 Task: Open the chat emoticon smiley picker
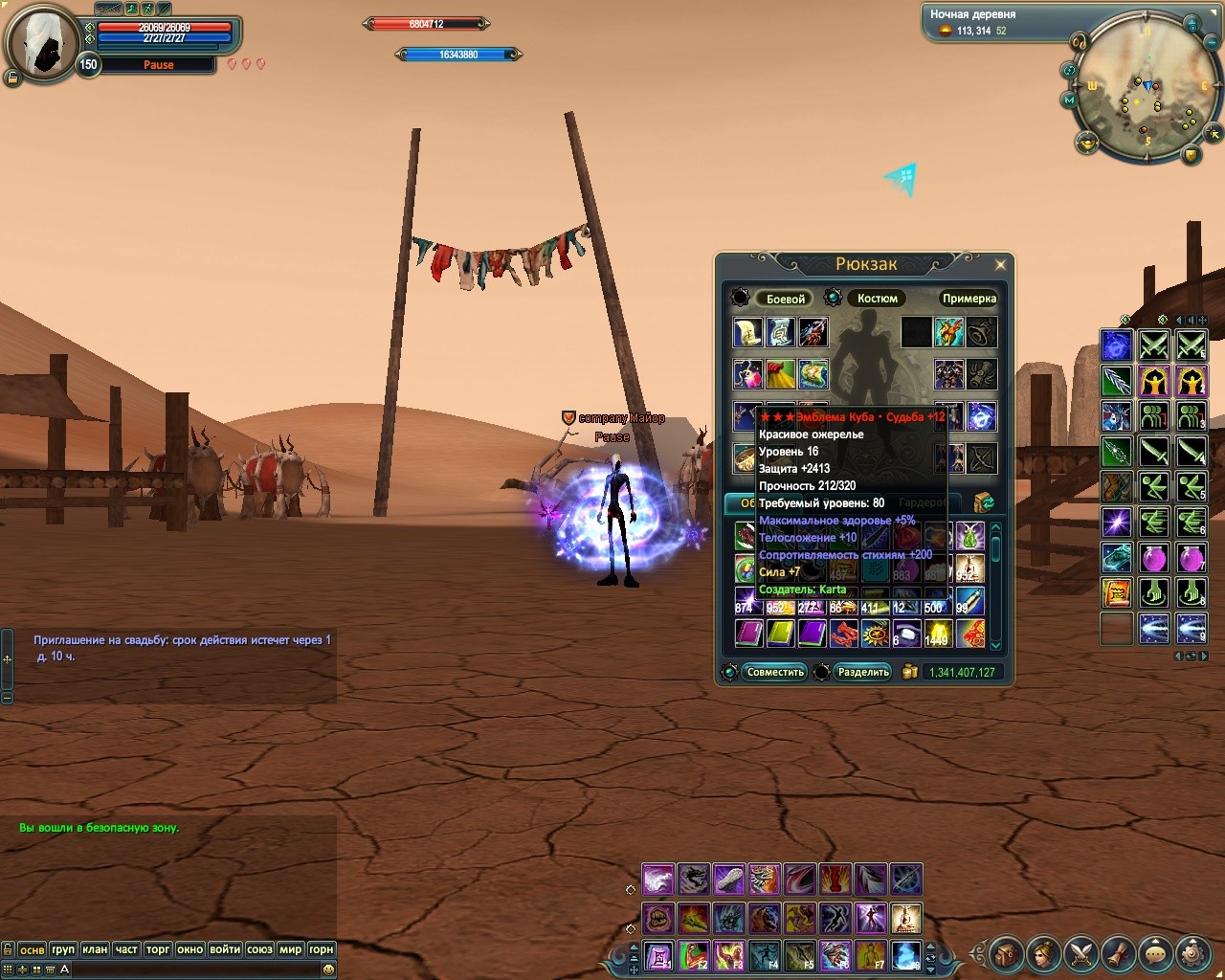pos(328,969)
